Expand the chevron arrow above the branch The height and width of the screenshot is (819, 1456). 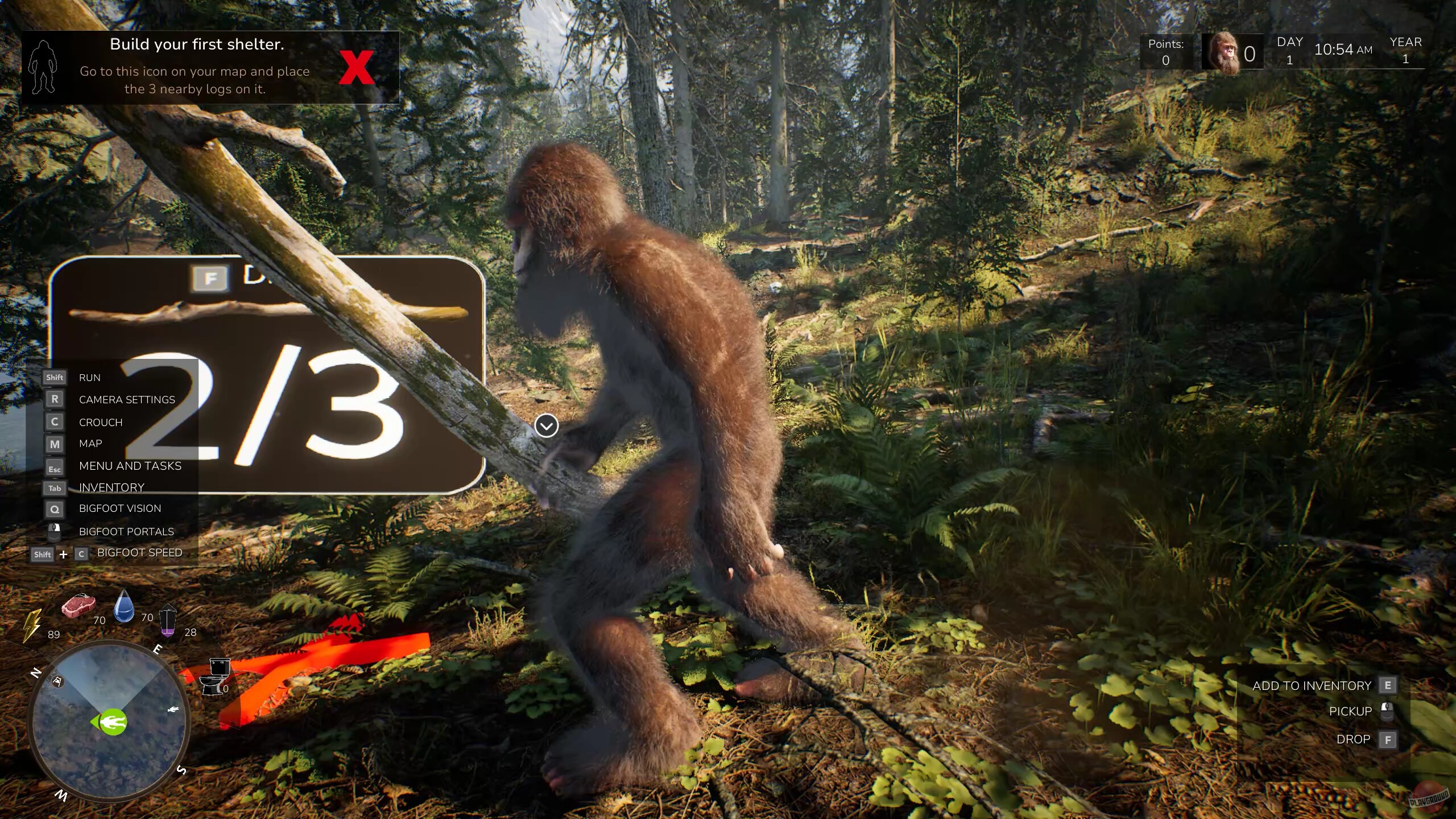pyautogui.click(x=547, y=425)
